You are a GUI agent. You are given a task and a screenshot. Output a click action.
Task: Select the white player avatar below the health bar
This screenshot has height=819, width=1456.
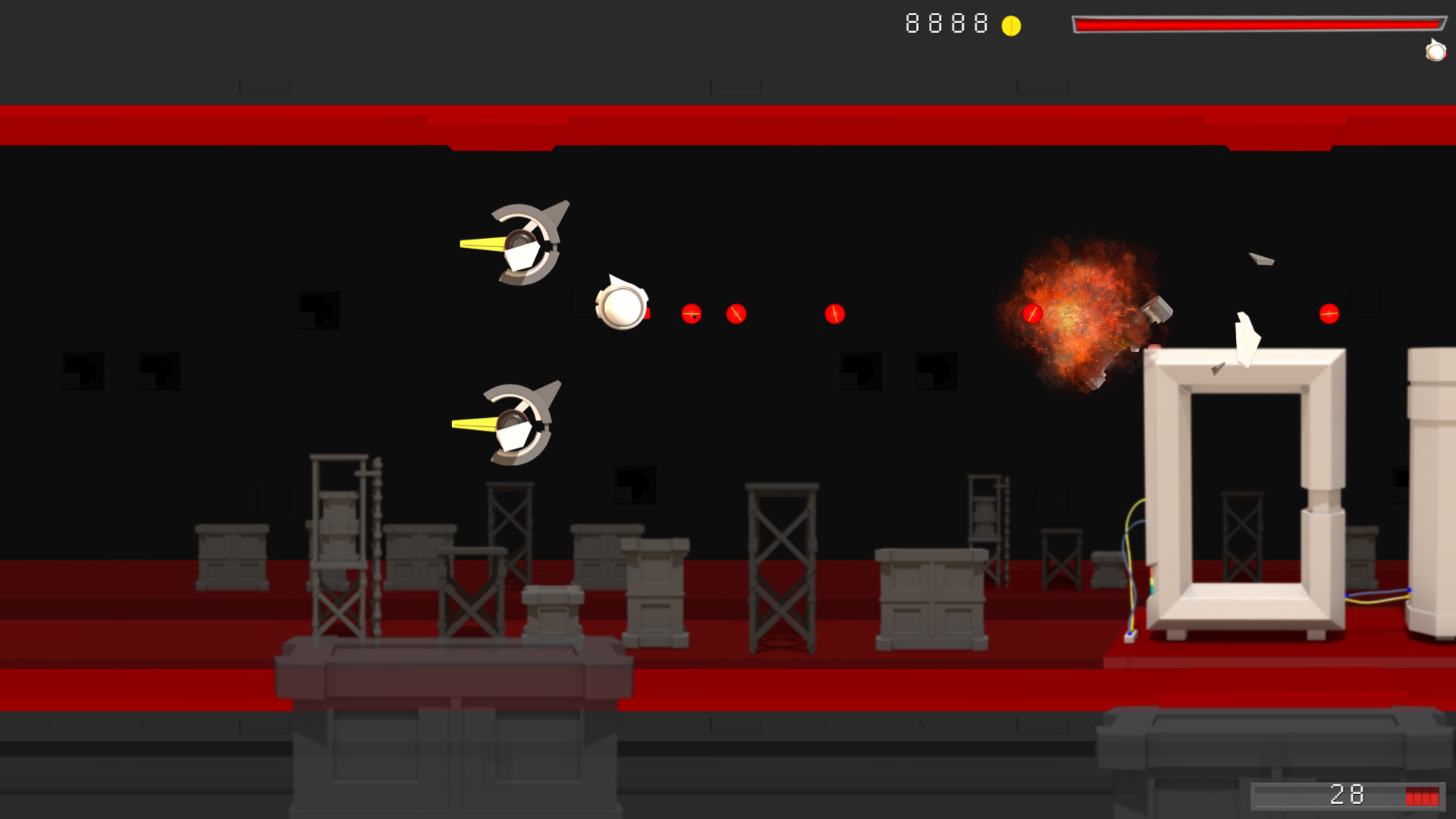(x=1436, y=52)
